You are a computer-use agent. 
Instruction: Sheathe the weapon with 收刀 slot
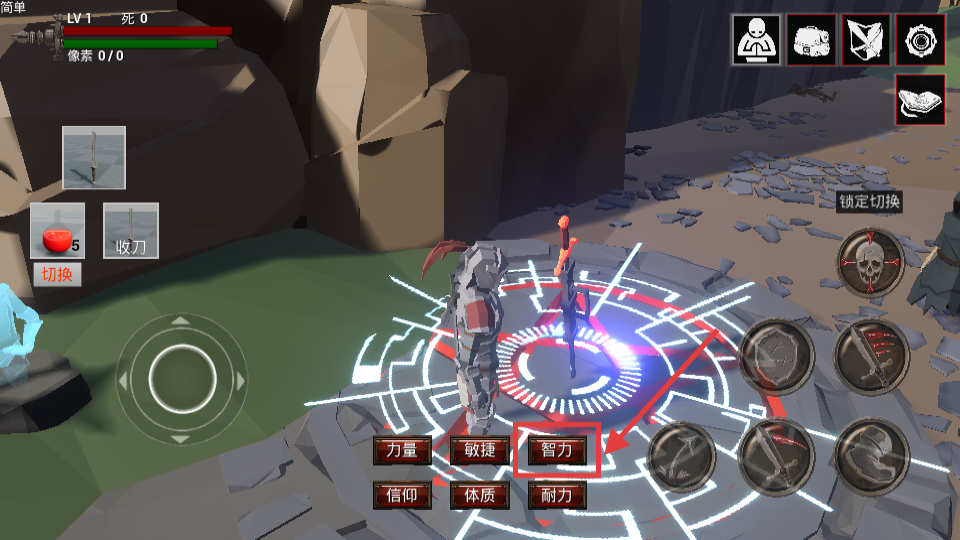(x=131, y=231)
